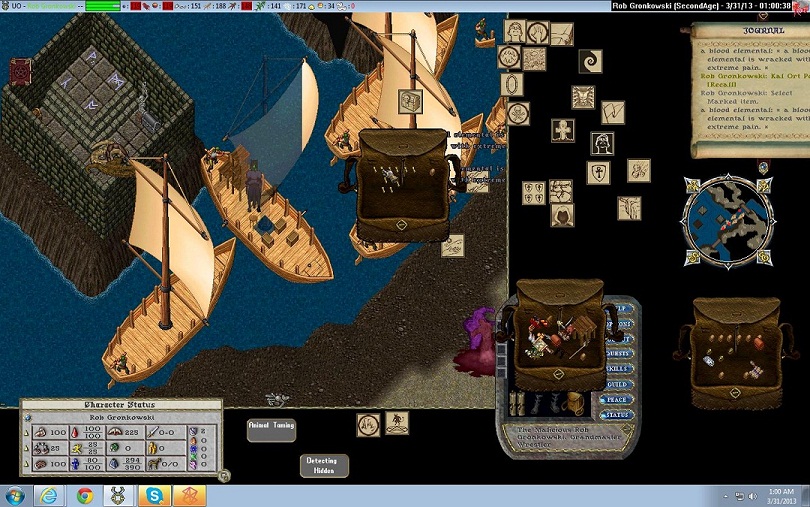
Task: Activate the bearded face spell icon
Action: pyautogui.click(x=603, y=144)
